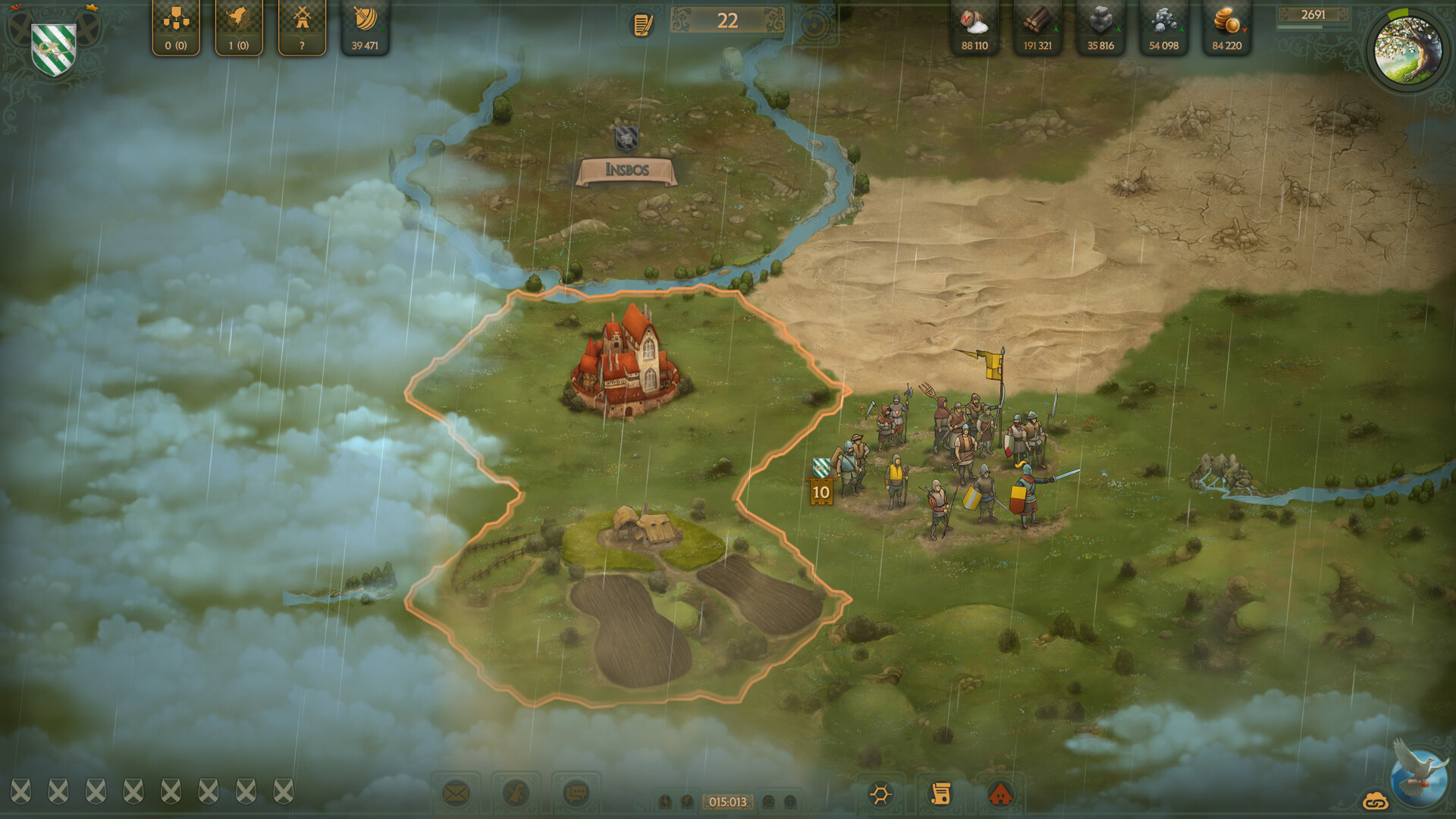Open the scroll edicts icon near bottom right
Image resolution: width=1456 pixels, height=819 pixels.
[942, 792]
